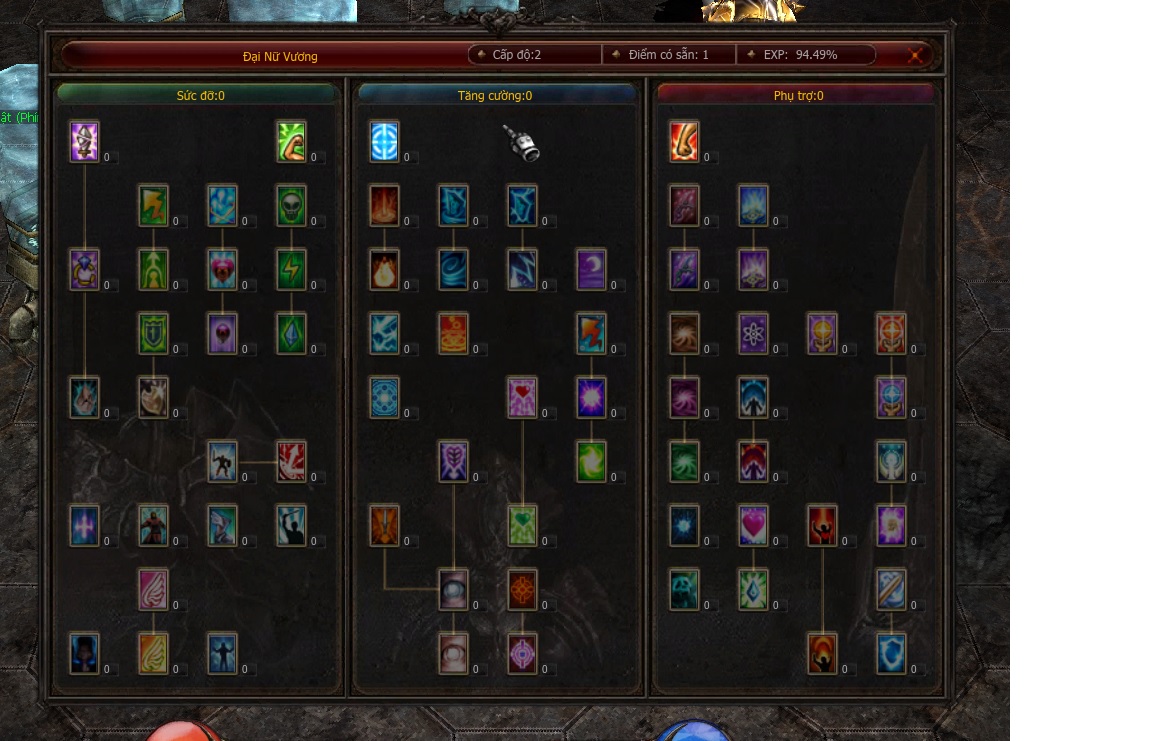Pick the green heart skill icon
Screen dimensions: 1152x741
[x=522, y=526]
